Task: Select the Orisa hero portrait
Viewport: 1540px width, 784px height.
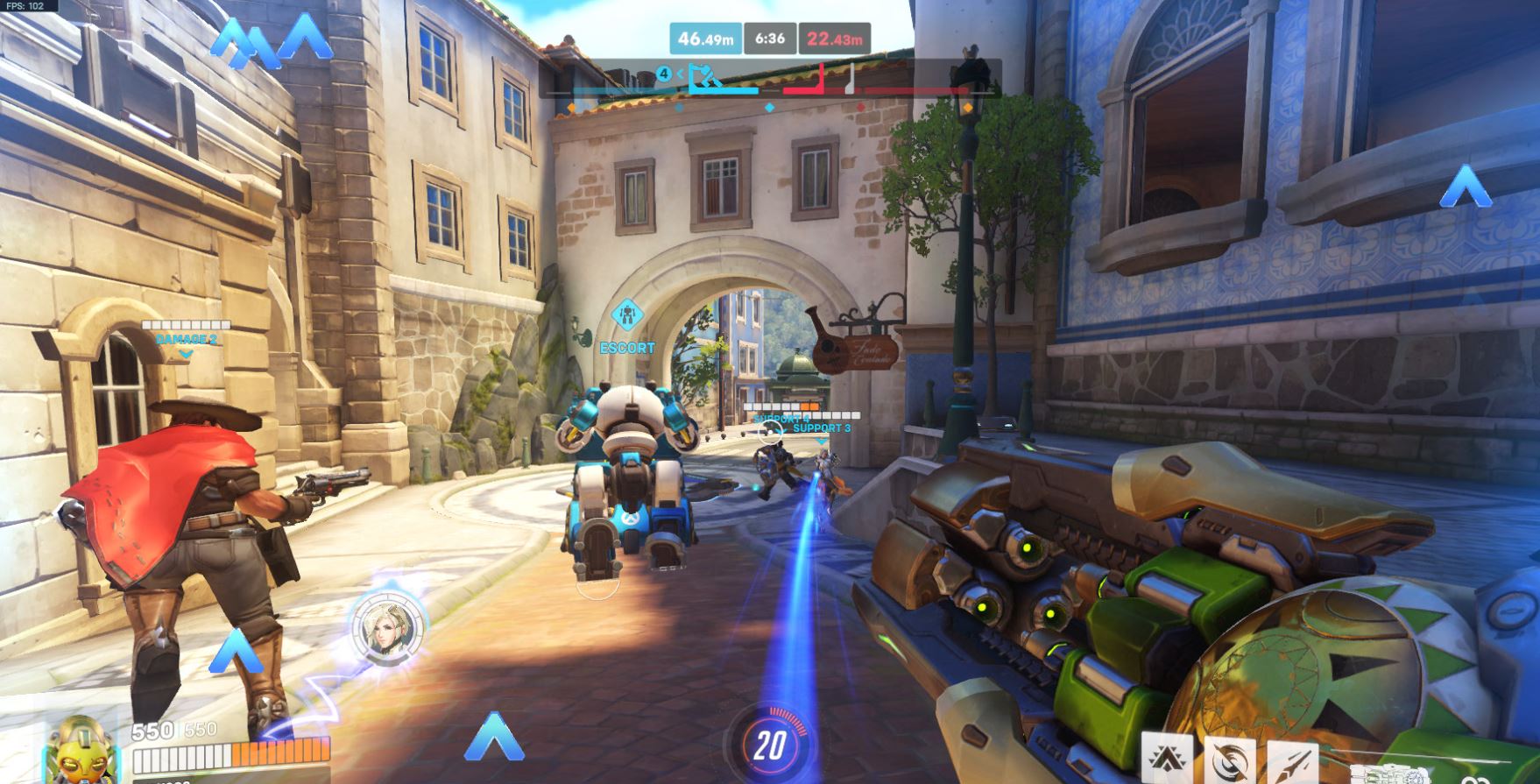Action: point(79,752)
